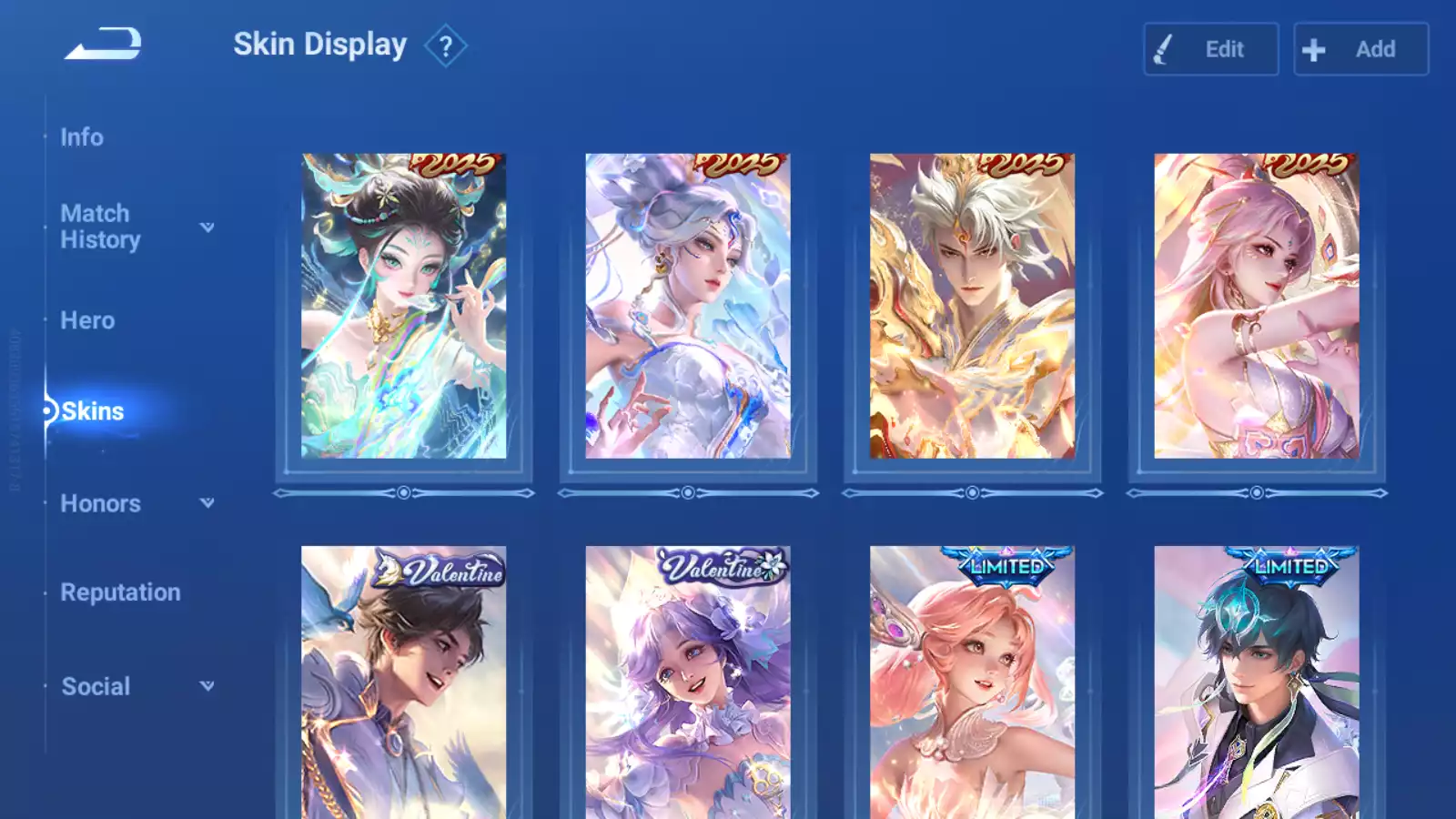The image size is (1456, 819).
Task: View the Reputation tab
Action: (x=120, y=592)
